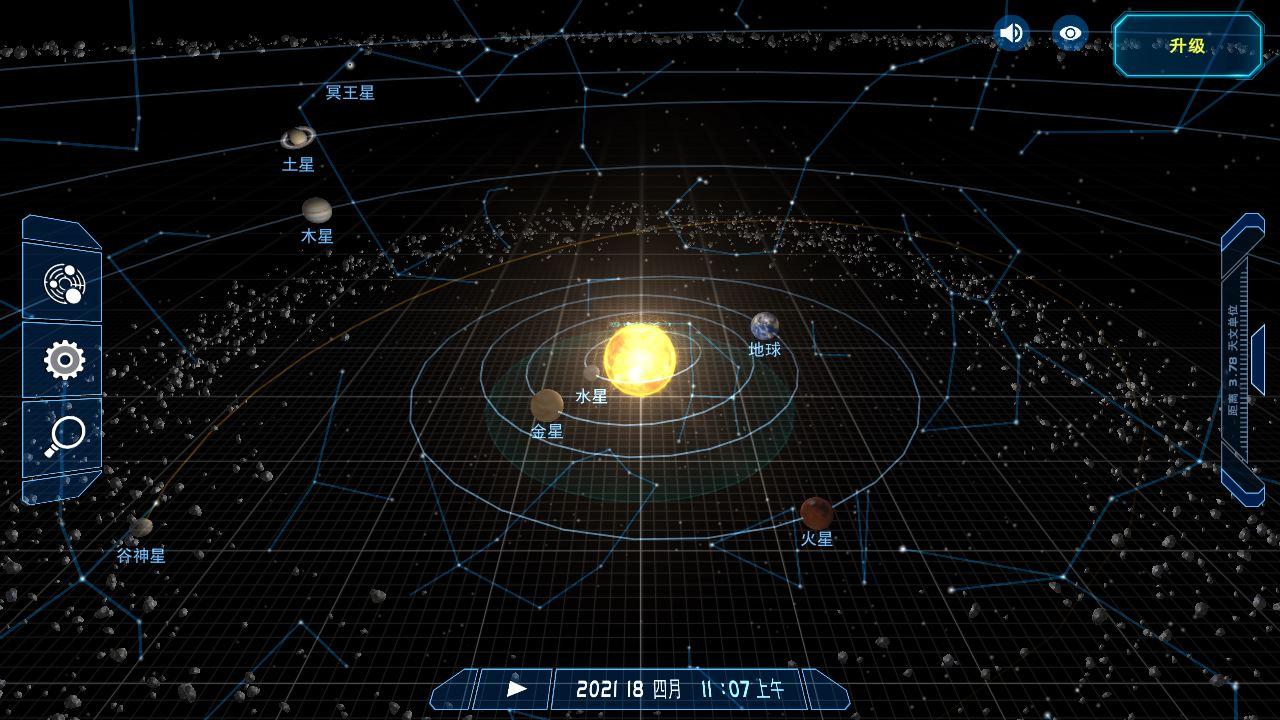Select Earth via the 地球 label

[763, 350]
